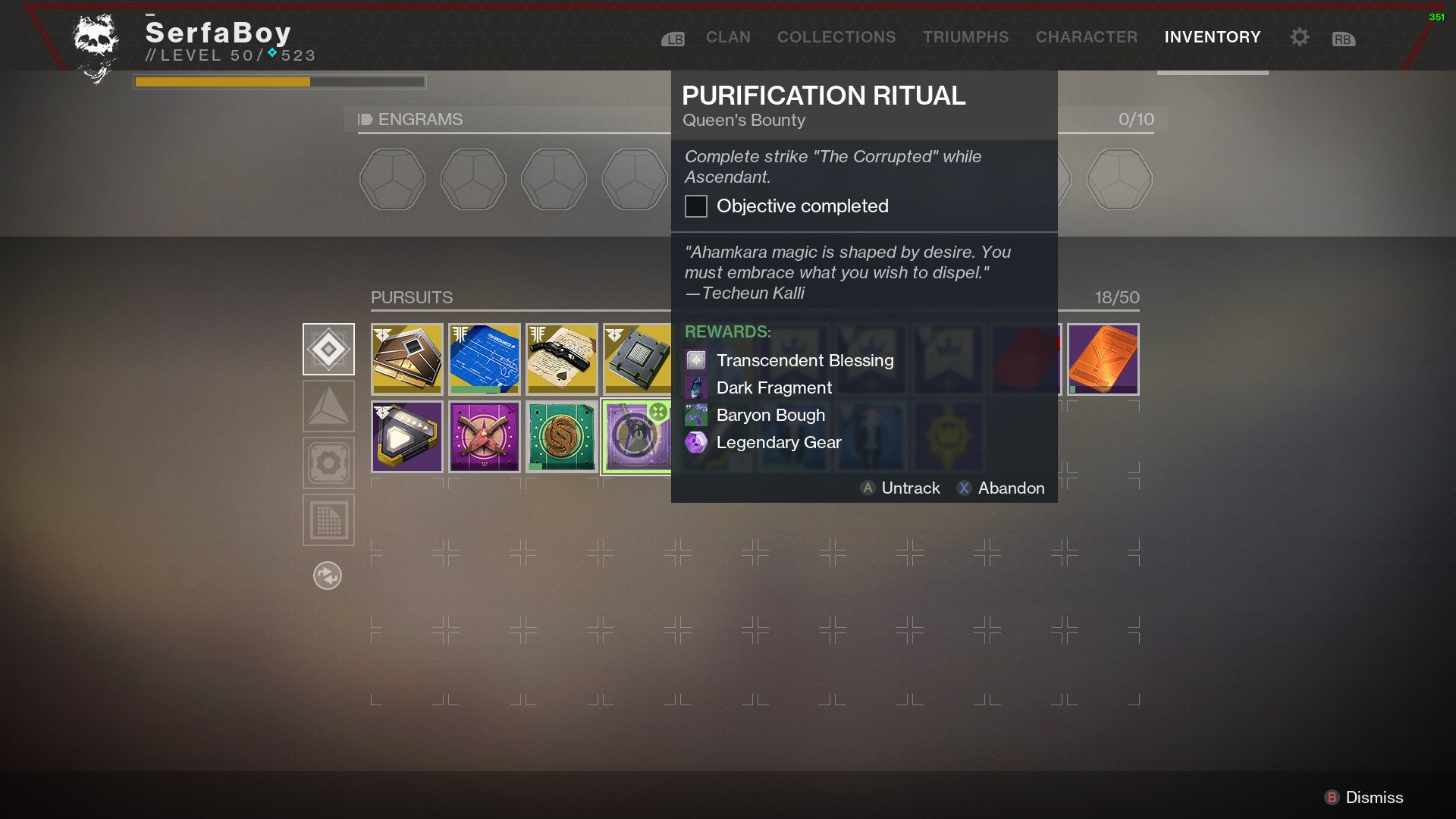This screenshot has height=819, width=1456.
Task: Switch to the Character tab
Action: pos(1086,37)
